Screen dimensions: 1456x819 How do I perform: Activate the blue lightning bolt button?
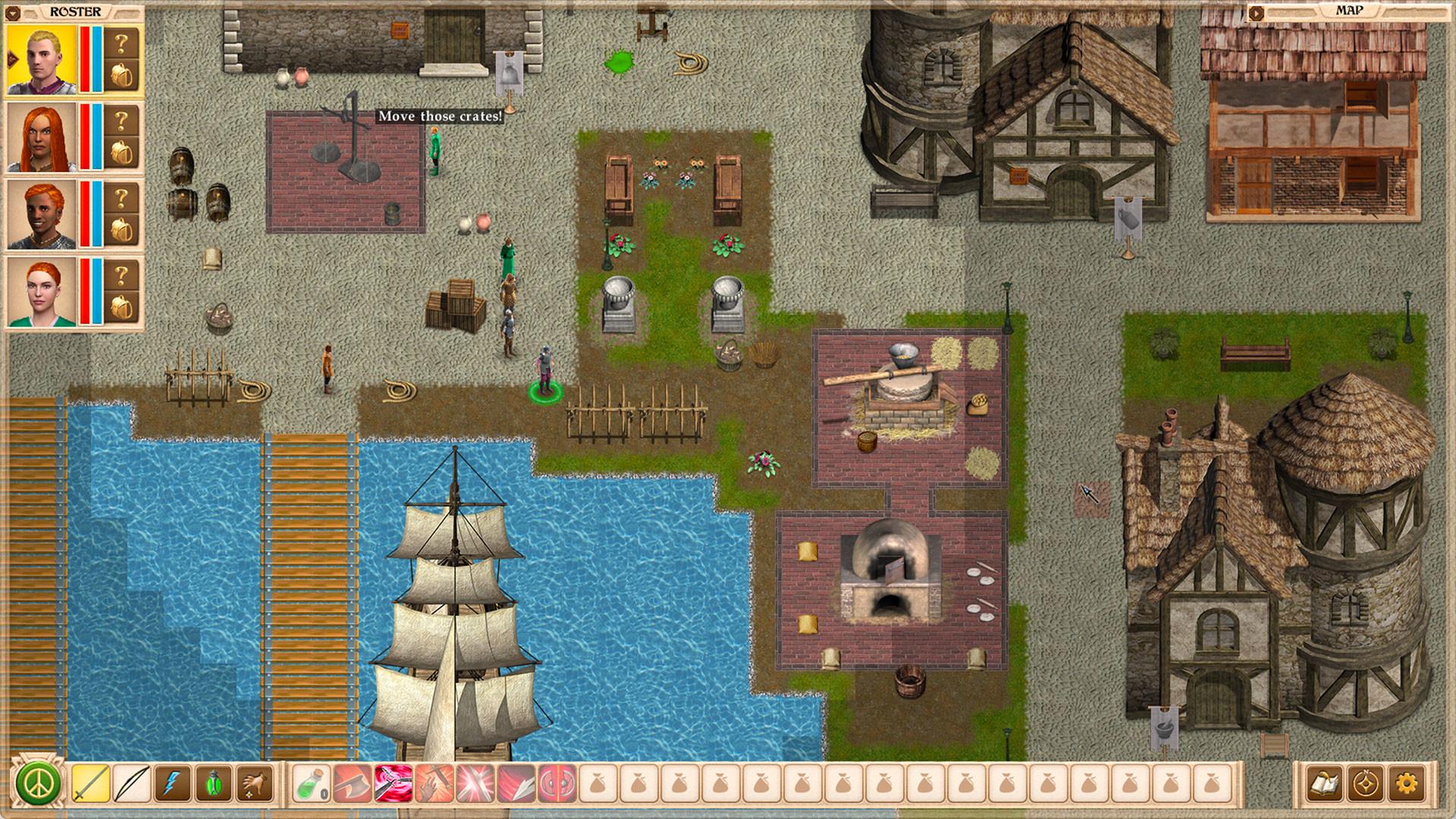[x=172, y=783]
